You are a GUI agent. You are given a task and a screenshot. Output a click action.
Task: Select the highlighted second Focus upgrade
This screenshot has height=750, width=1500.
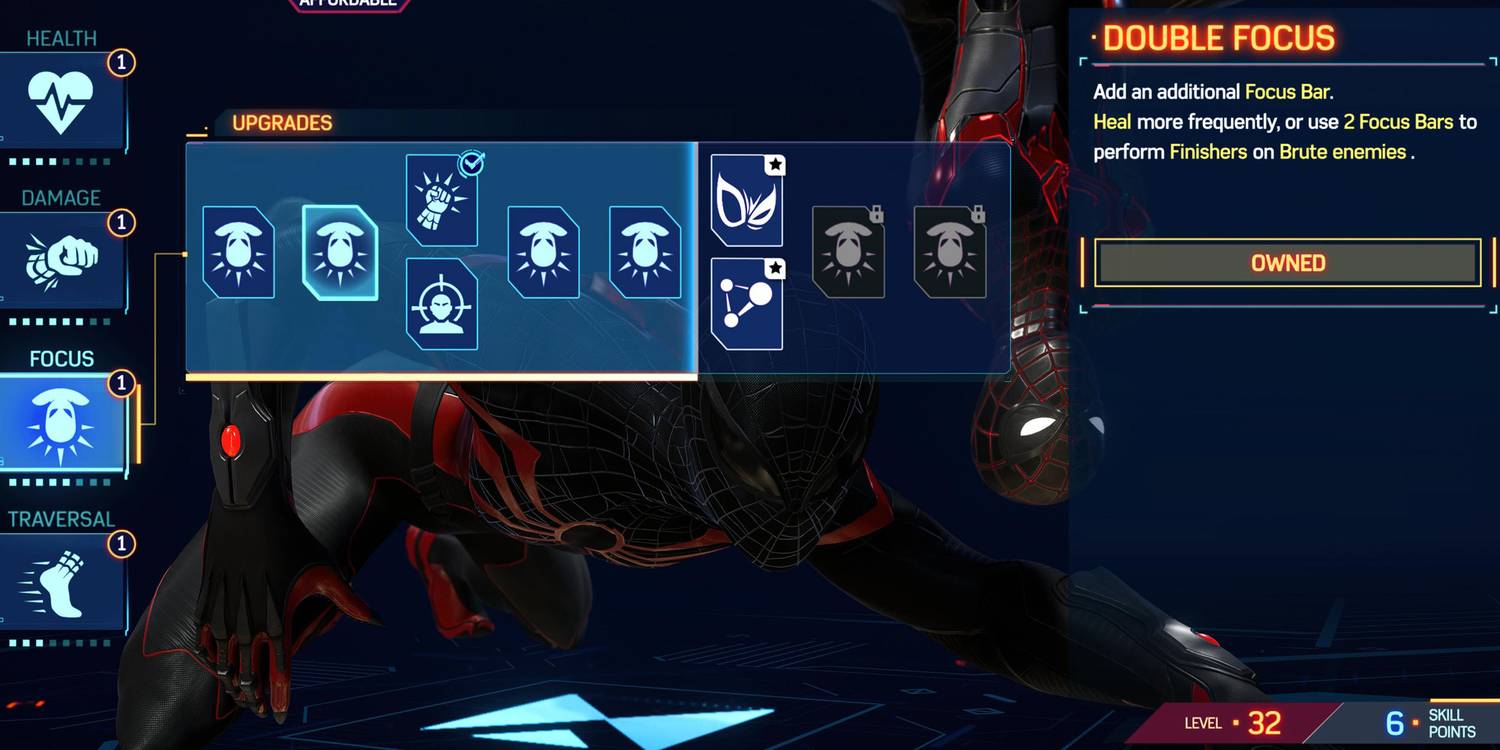point(340,253)
